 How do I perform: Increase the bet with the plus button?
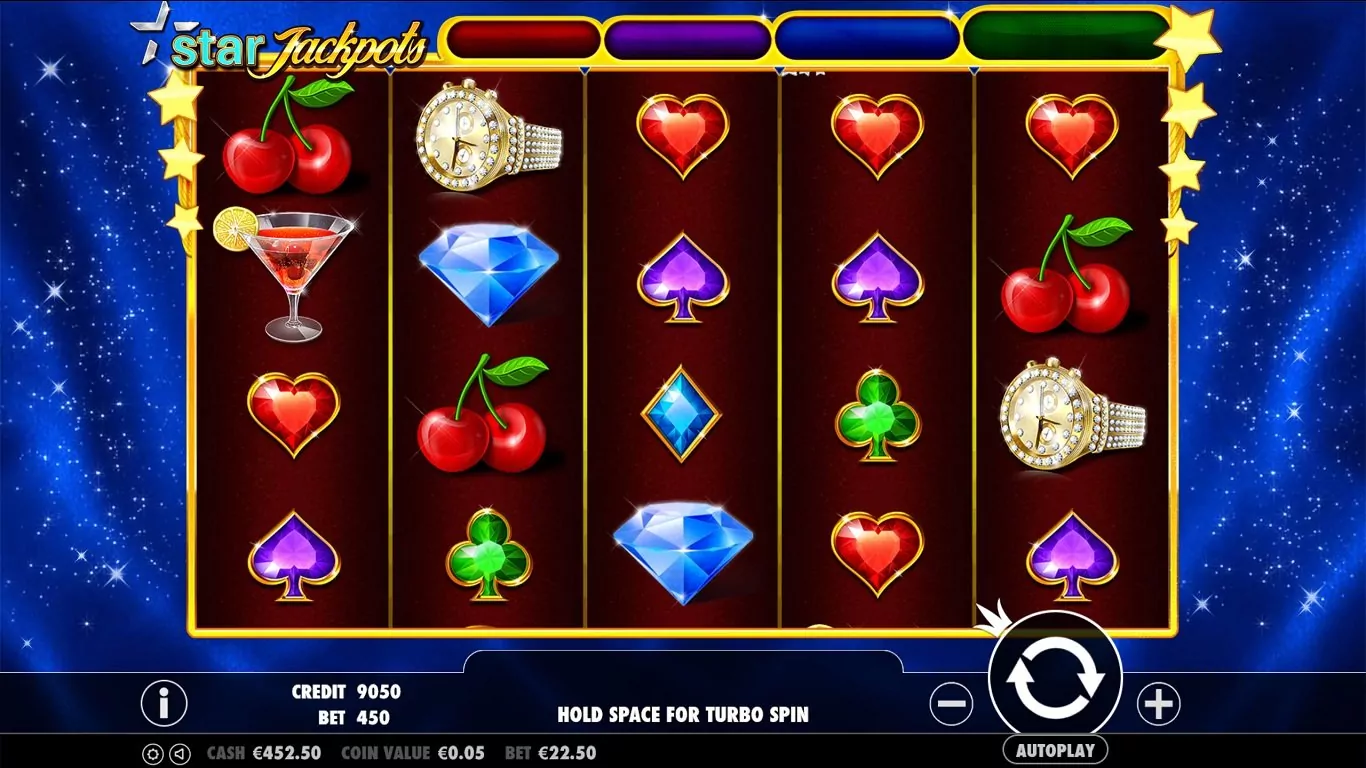[1158, 705]
